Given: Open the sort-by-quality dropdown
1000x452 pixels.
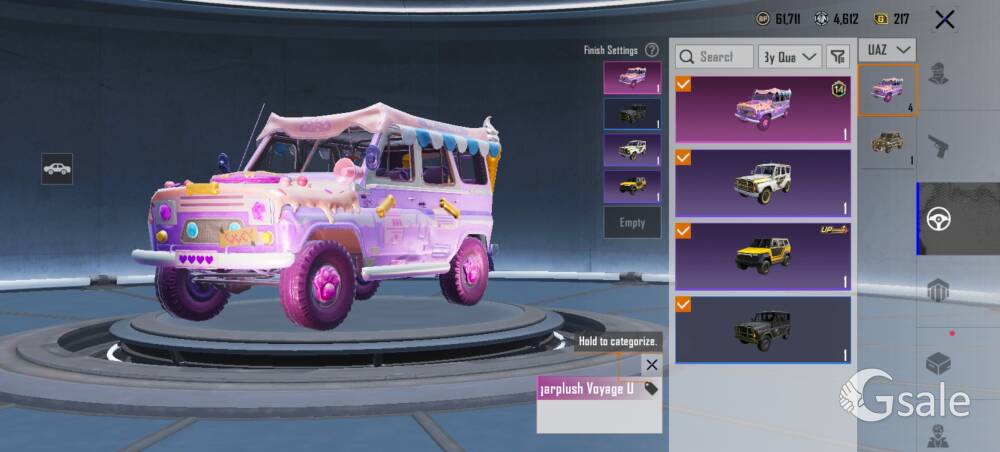Looking at the screenshot, I should (789, 57).
